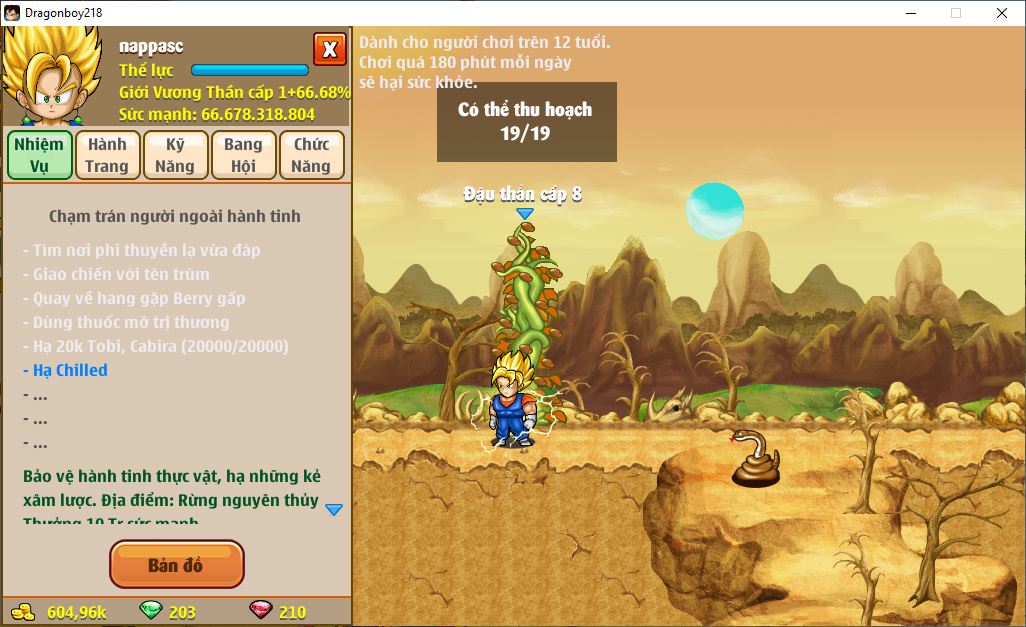Screen dimensions: 1026x627
Task: Tap the nappasc character portrait
Action: 53,77
